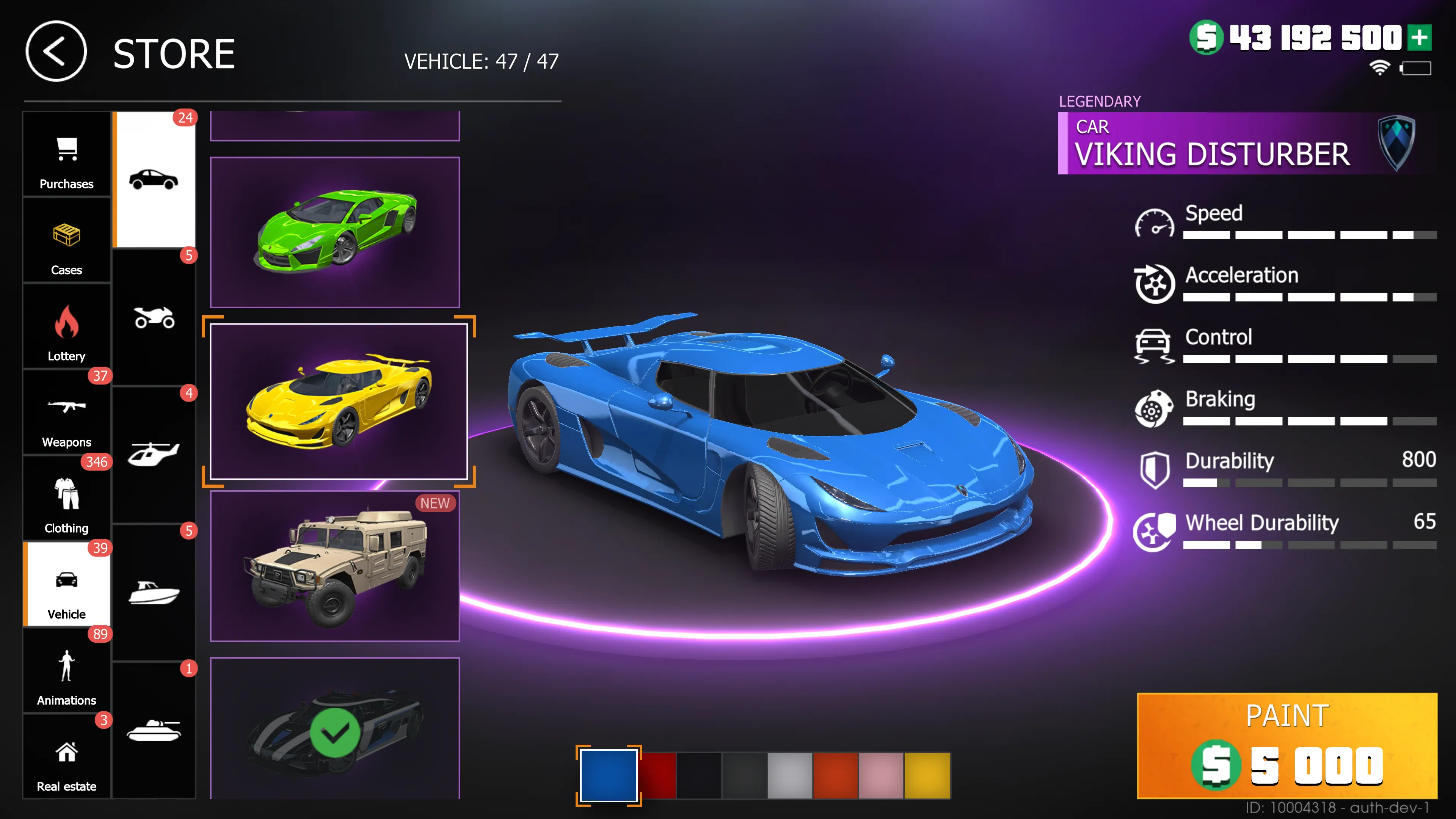This screenshot has height=819, width=1456.
Task: Select the helicopter vehicle category
Action: point(154,452)
